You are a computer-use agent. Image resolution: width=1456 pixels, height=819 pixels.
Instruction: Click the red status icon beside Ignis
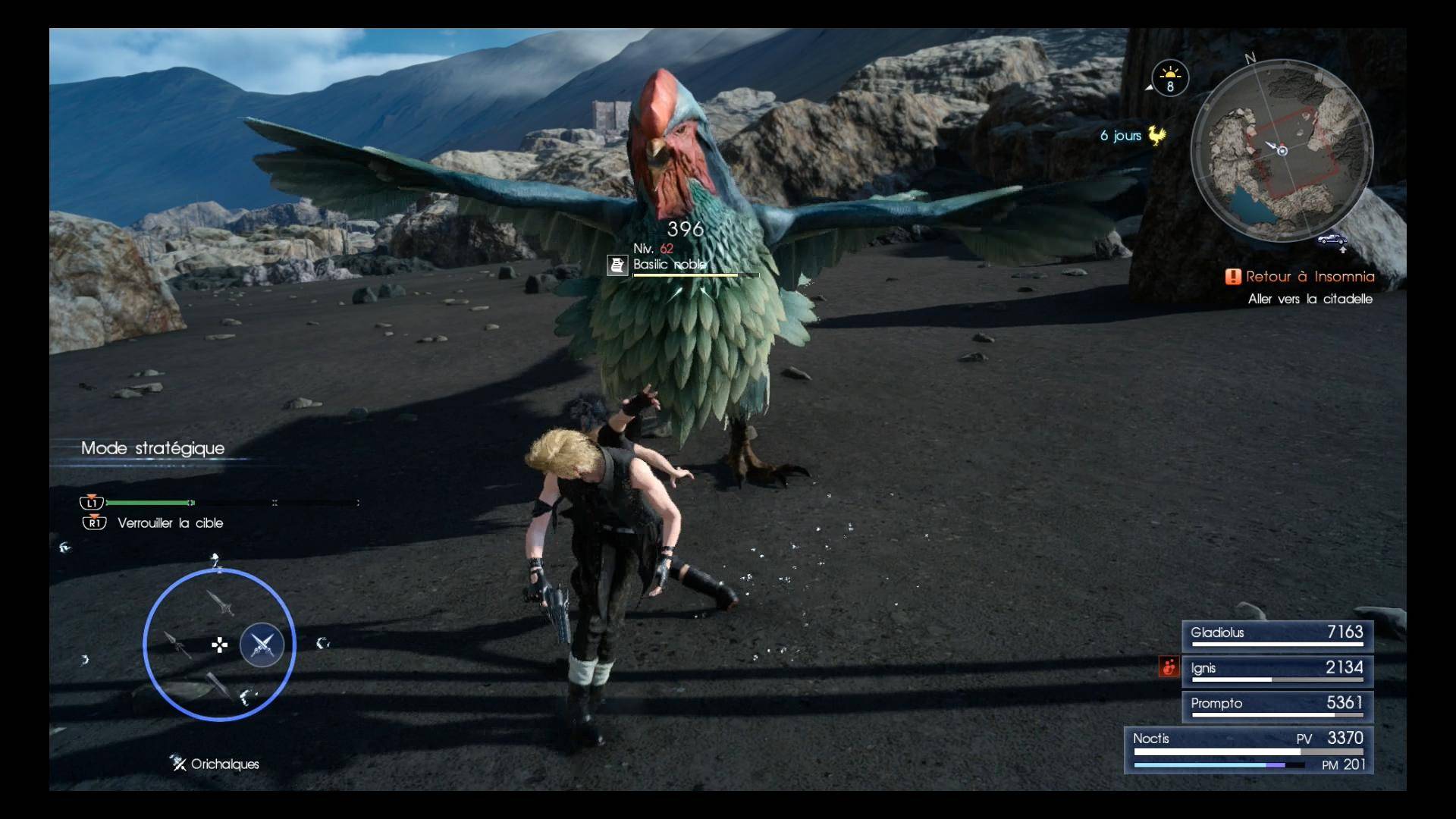1169,667
